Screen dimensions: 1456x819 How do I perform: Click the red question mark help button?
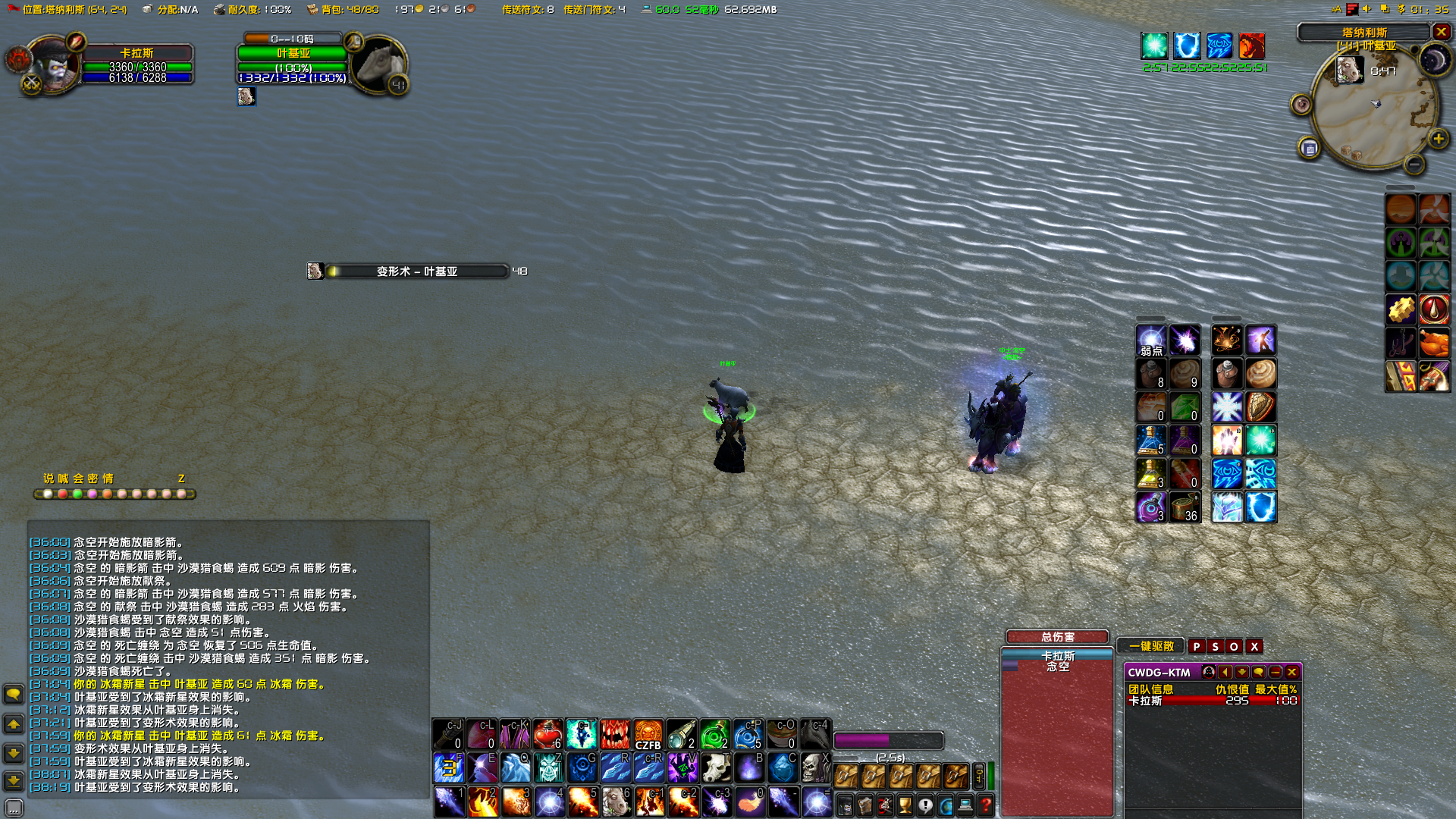(x=985, y=805)
